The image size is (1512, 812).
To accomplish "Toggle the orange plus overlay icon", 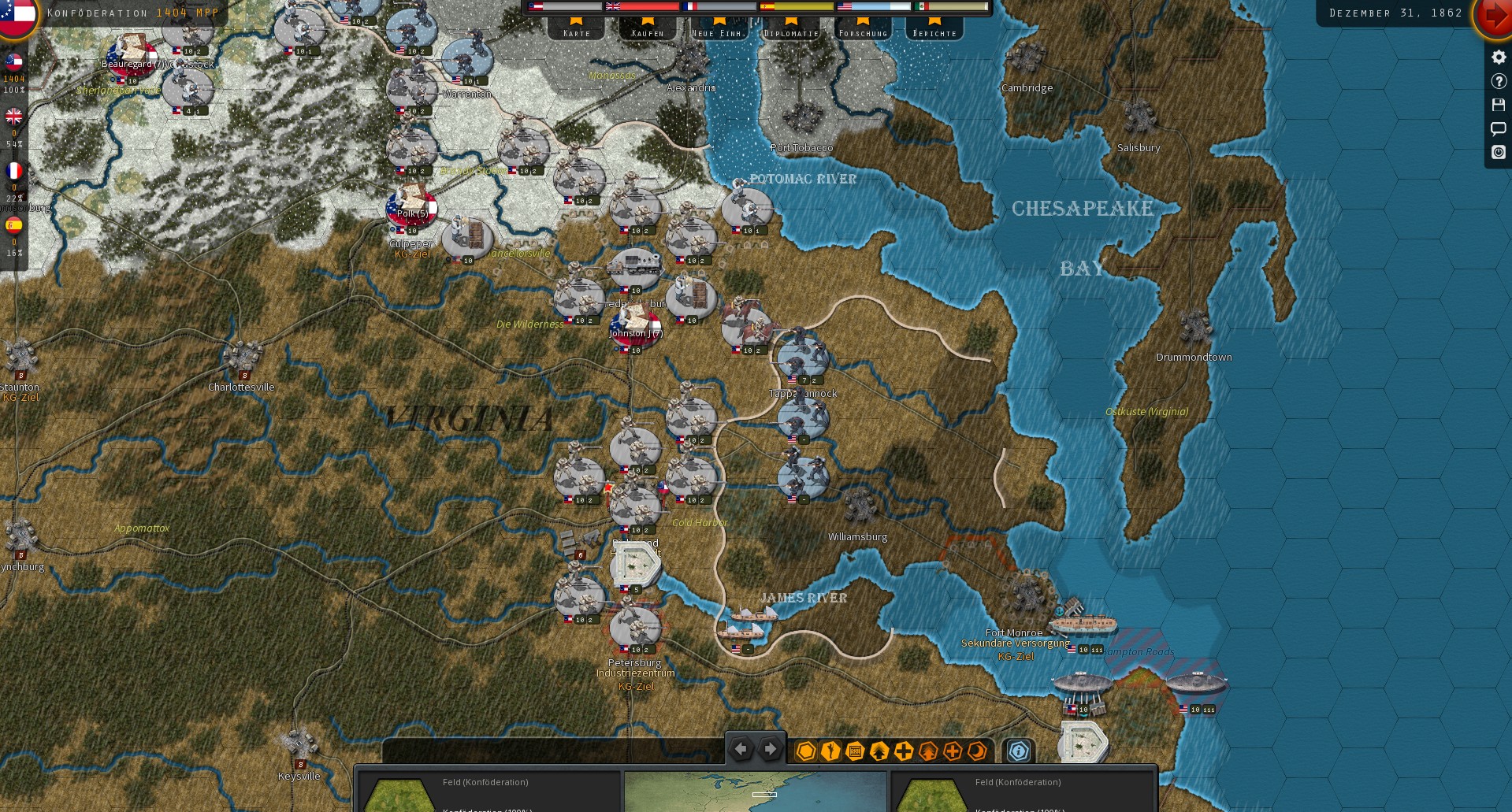I will (953, 752).
